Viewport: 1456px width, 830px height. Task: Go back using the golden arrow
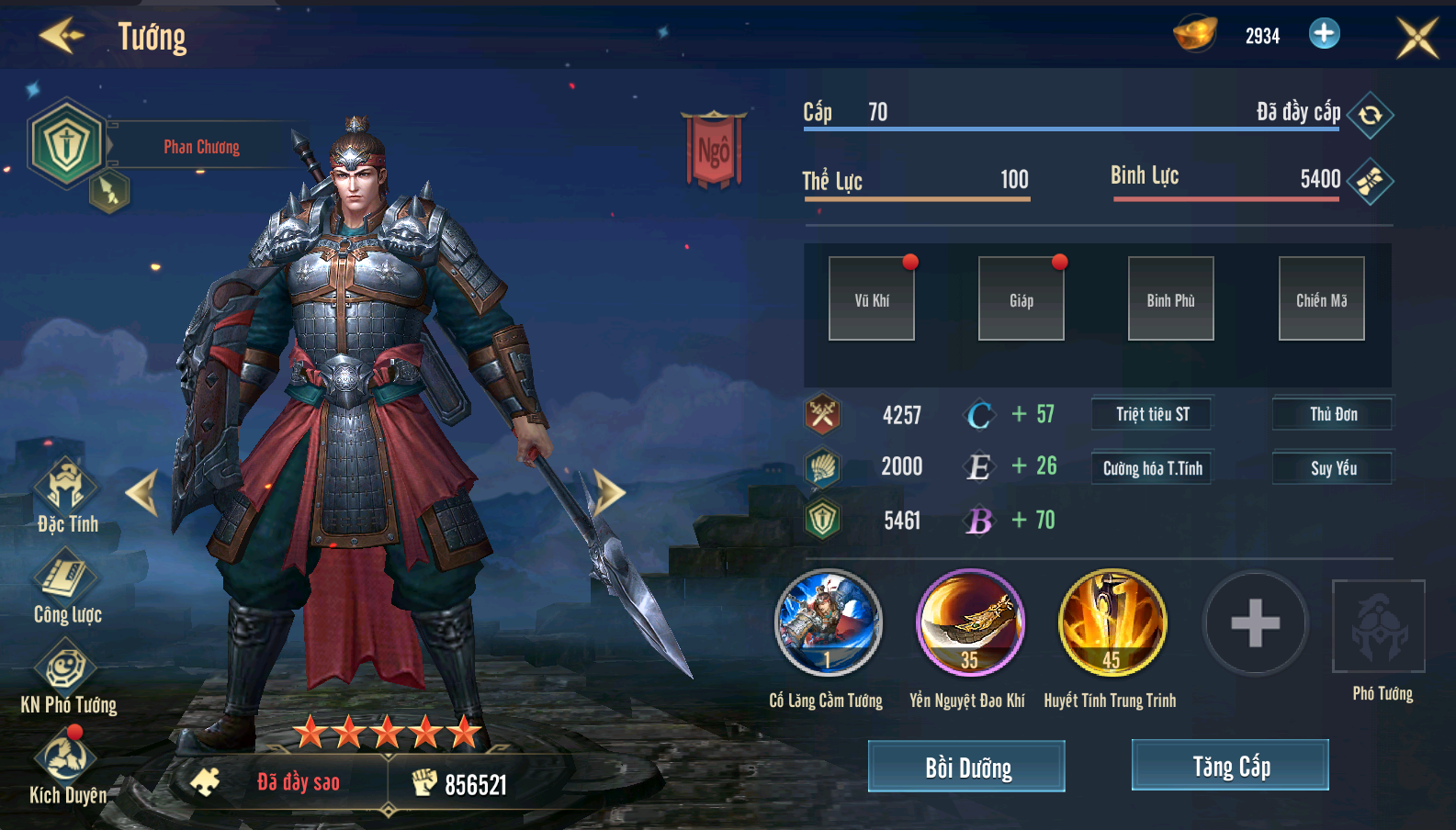(61, 36)
